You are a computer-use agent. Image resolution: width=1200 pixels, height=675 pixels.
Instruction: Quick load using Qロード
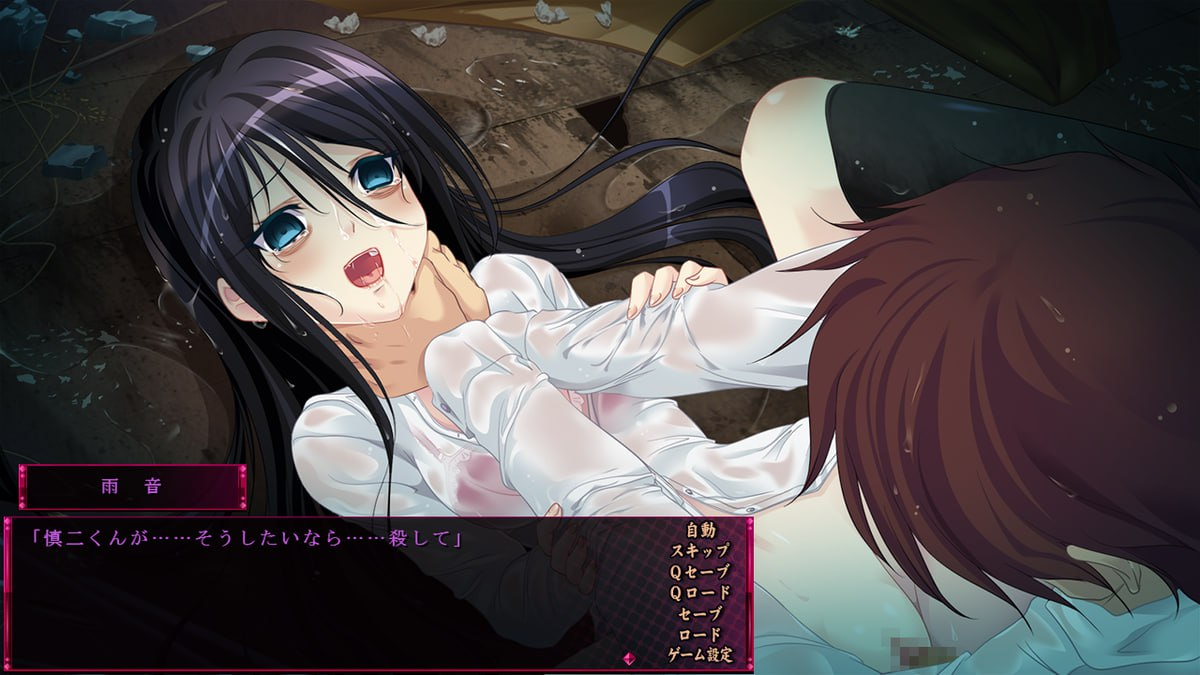coord(700,592)
